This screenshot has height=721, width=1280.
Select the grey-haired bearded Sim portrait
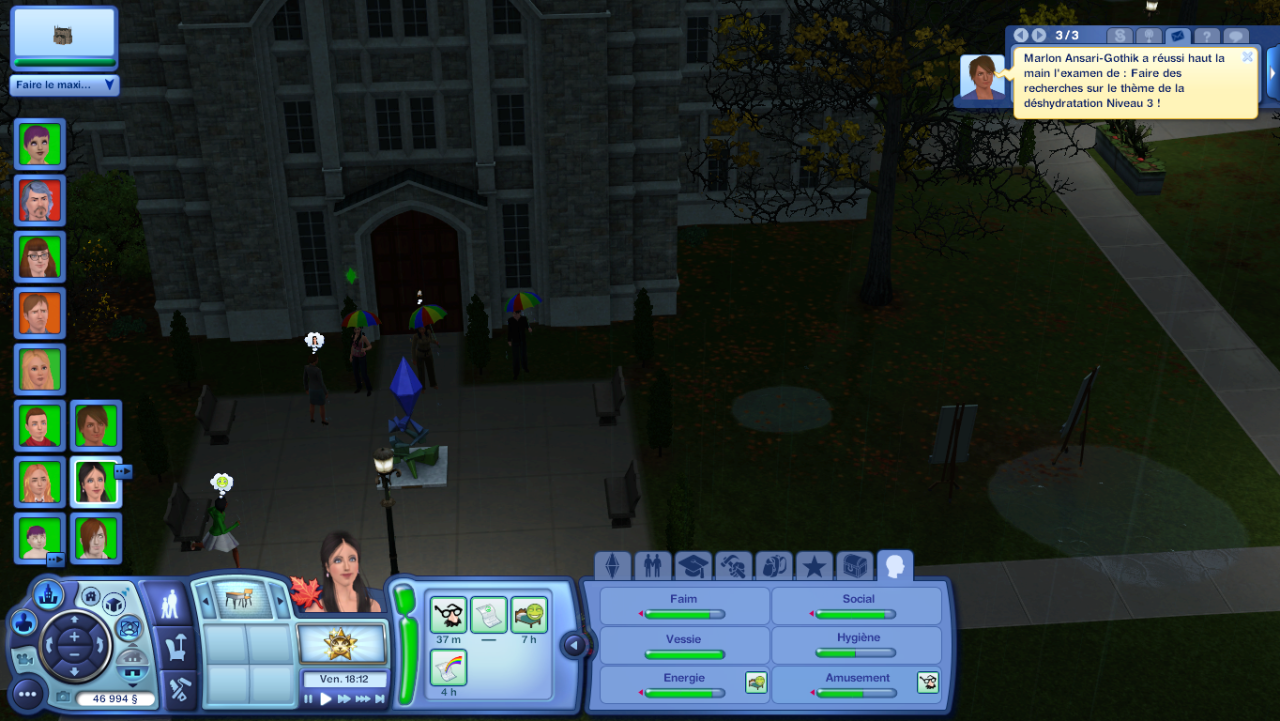(40, 200)
